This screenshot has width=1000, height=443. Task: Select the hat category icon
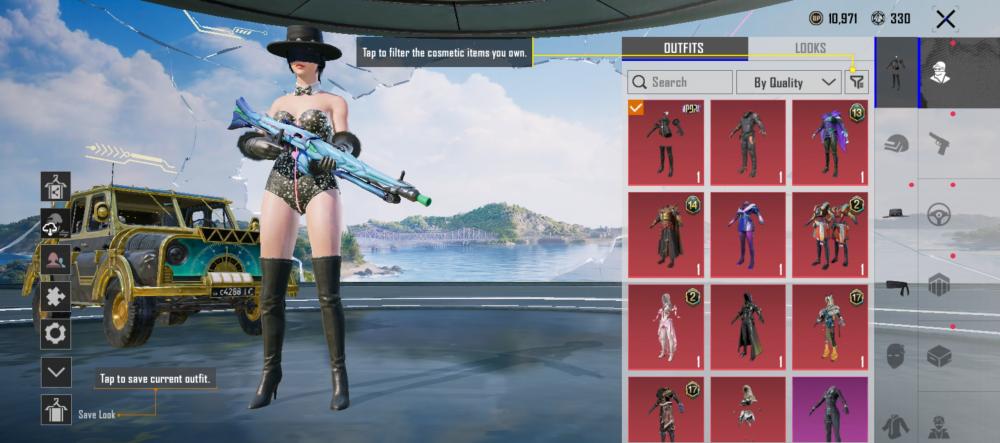(896, 214)
